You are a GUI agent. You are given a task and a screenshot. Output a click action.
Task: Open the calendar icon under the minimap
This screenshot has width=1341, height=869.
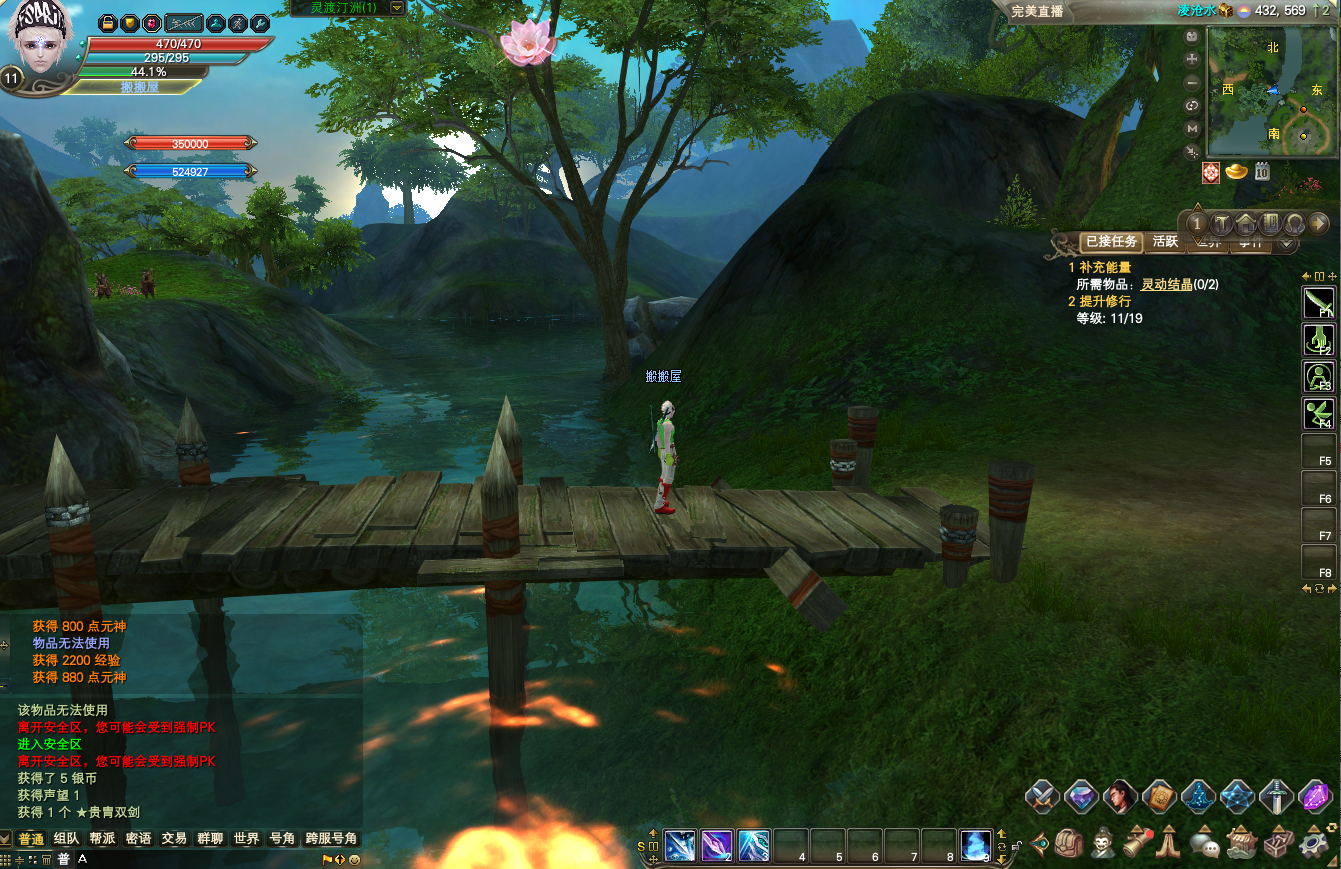tap(1262, 172)
